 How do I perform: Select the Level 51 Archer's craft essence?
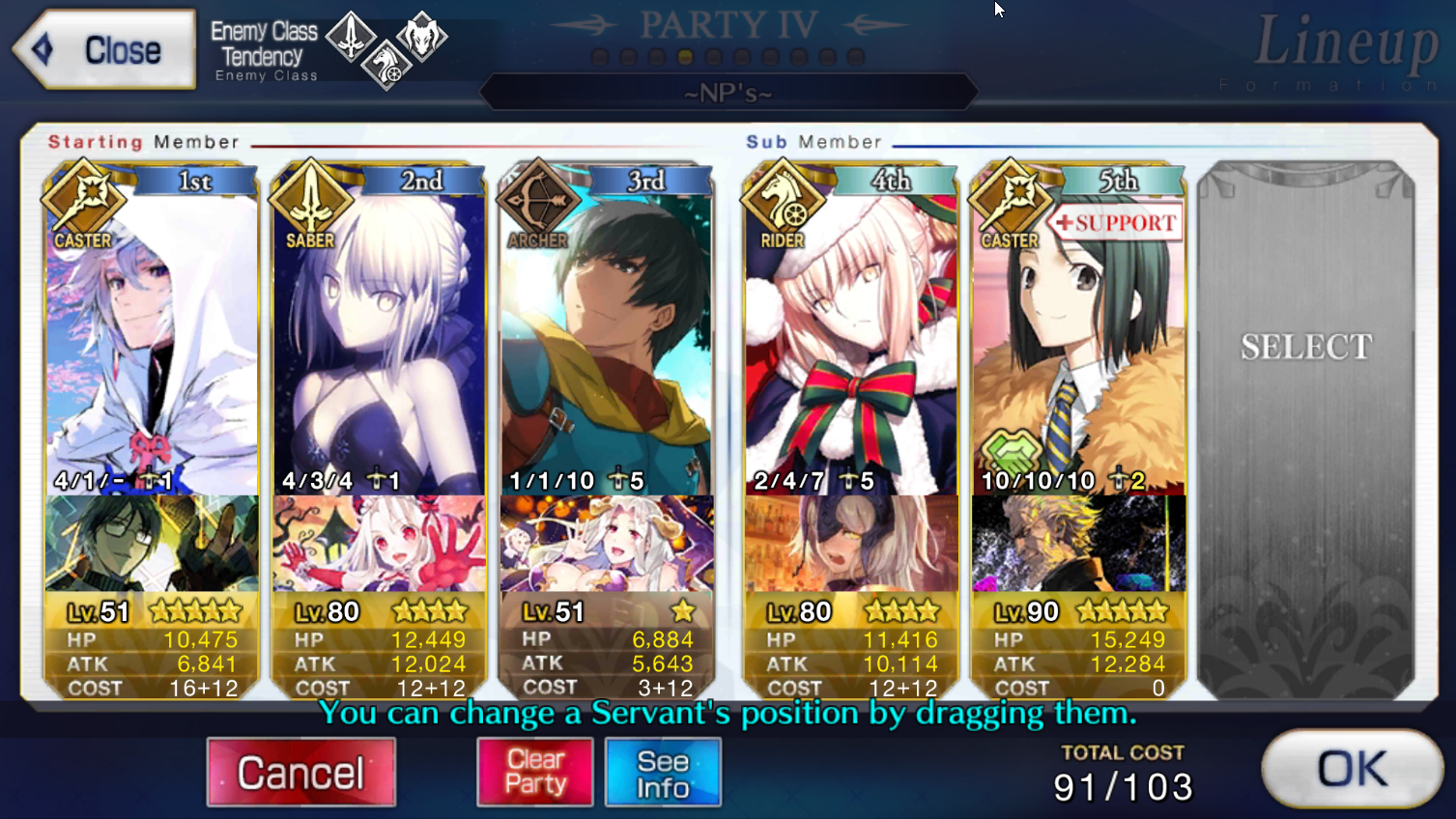606,544
